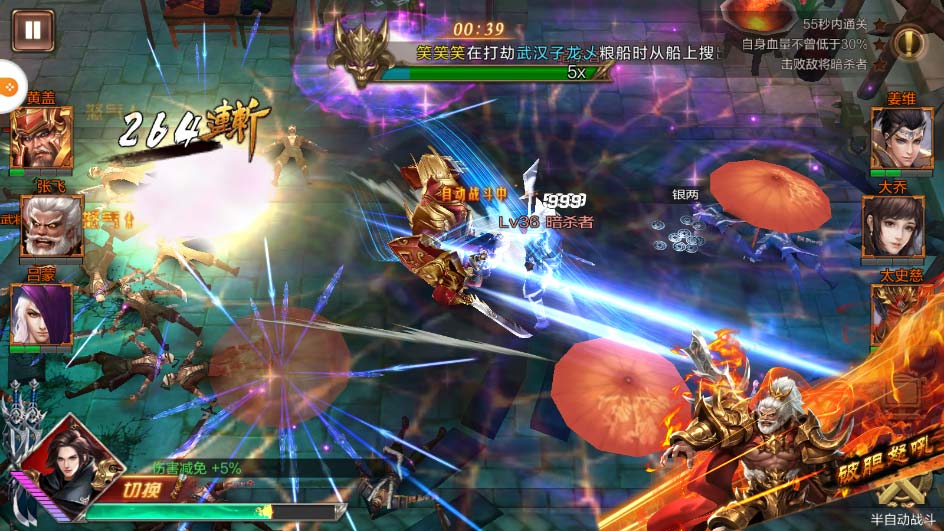Select the 姜维 hero portrait

(901, 138)
